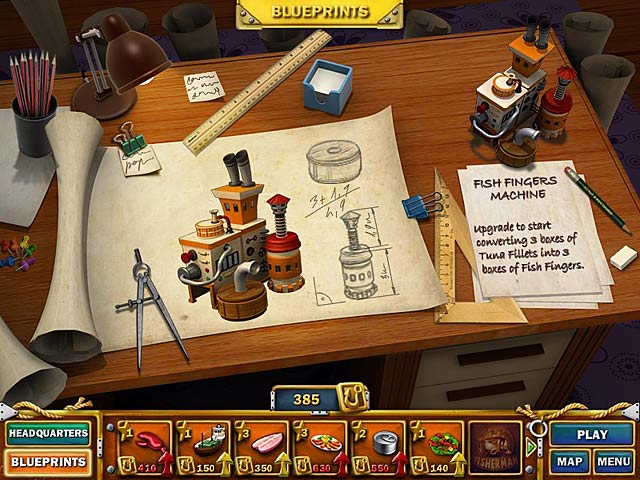Pick the tuna fillet blueprint slot
This screenshot has width=640, height=480.
(x=262, y=446)
